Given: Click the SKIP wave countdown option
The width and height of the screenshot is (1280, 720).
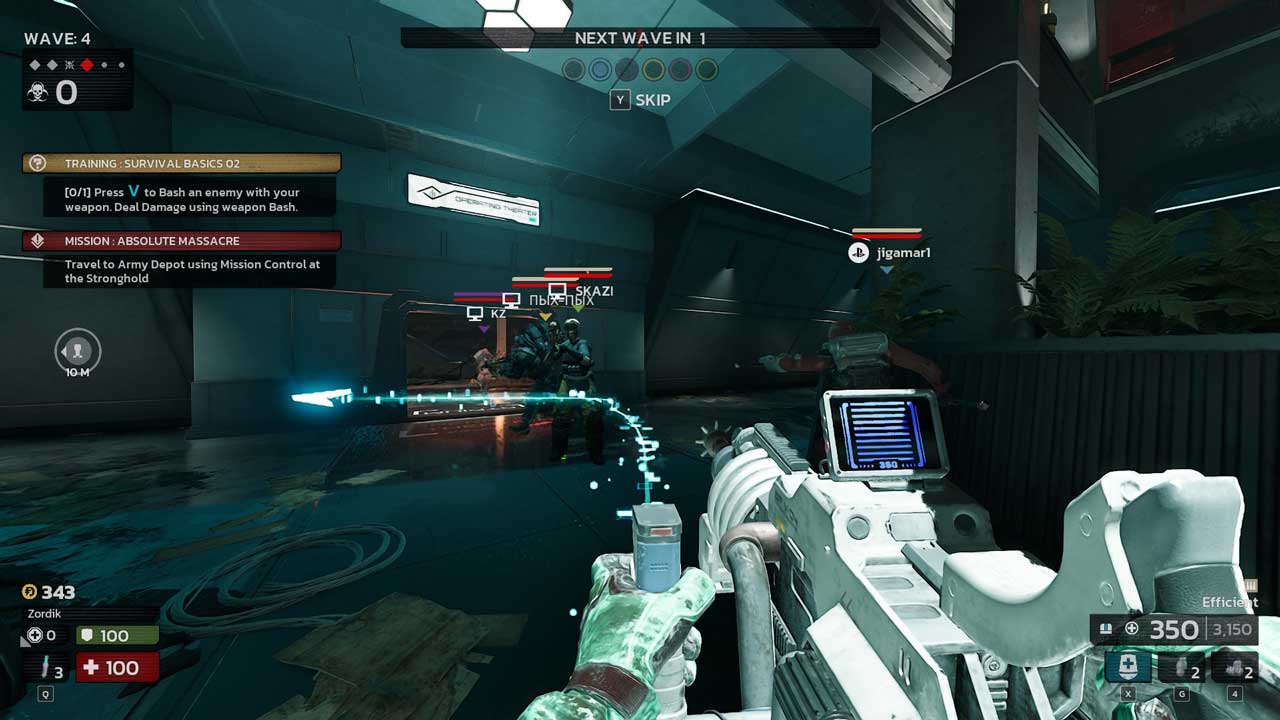Looking at the screenshot, I should (640, 100).
